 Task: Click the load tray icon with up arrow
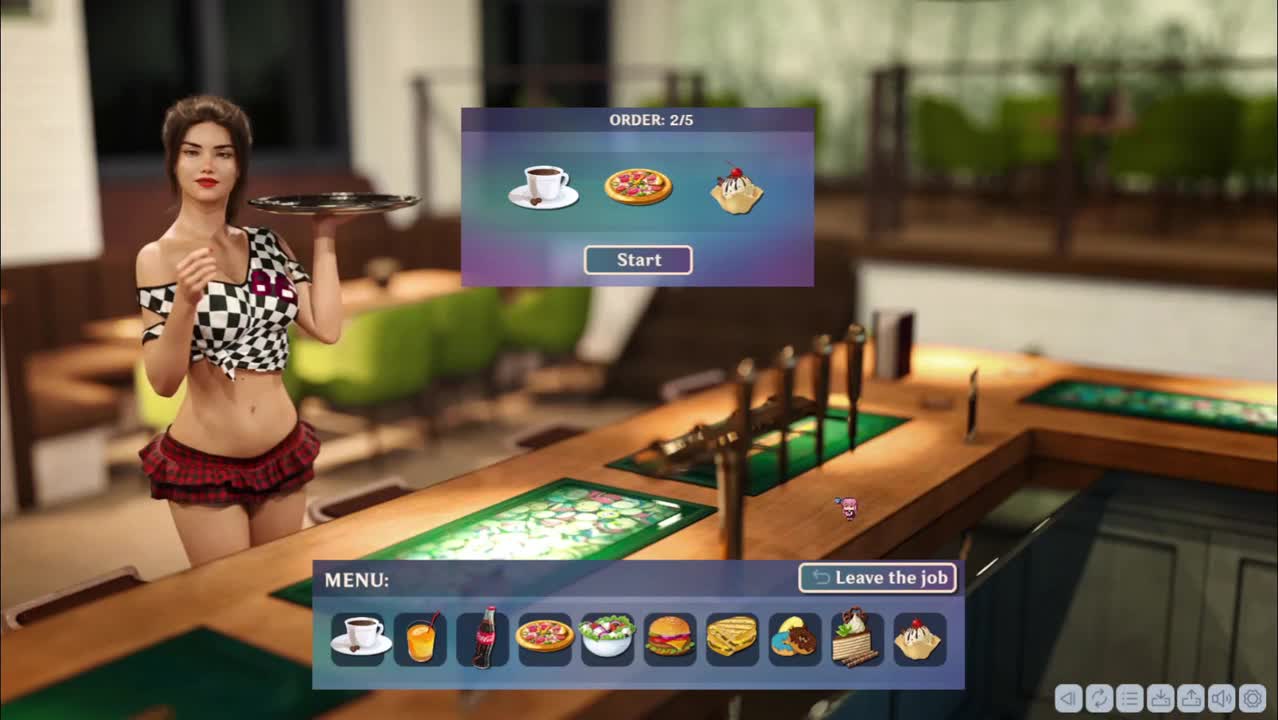pos(1190,698)
